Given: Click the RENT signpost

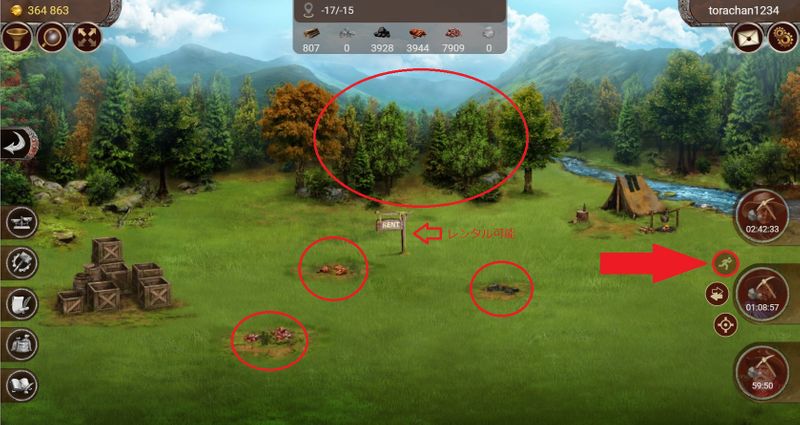Looking at the screenshot, I should pos(390,226).
